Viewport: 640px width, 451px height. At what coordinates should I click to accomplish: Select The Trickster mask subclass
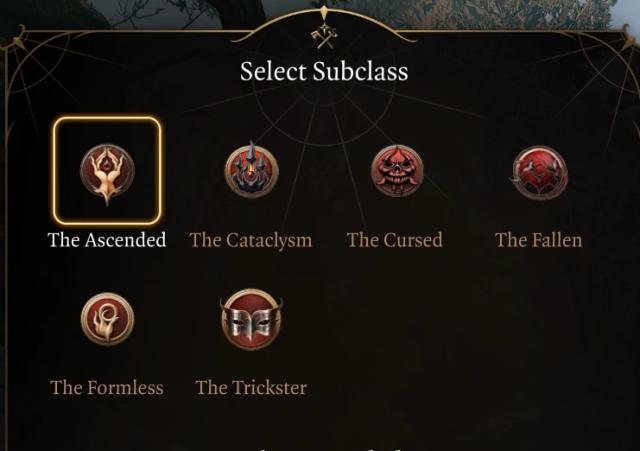(x=251, y=319)
